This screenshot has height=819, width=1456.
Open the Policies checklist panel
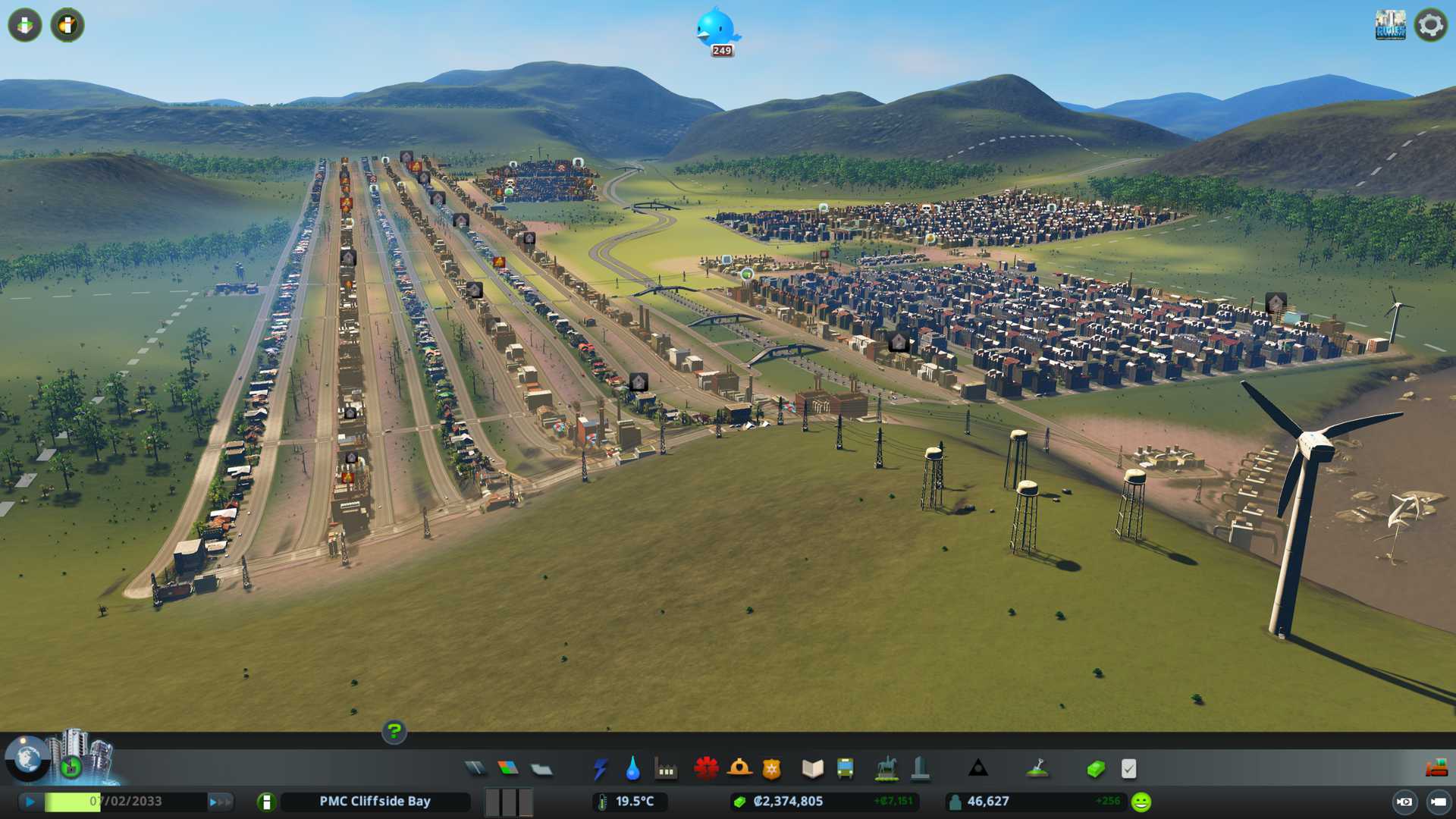[x=1128, y=769]
